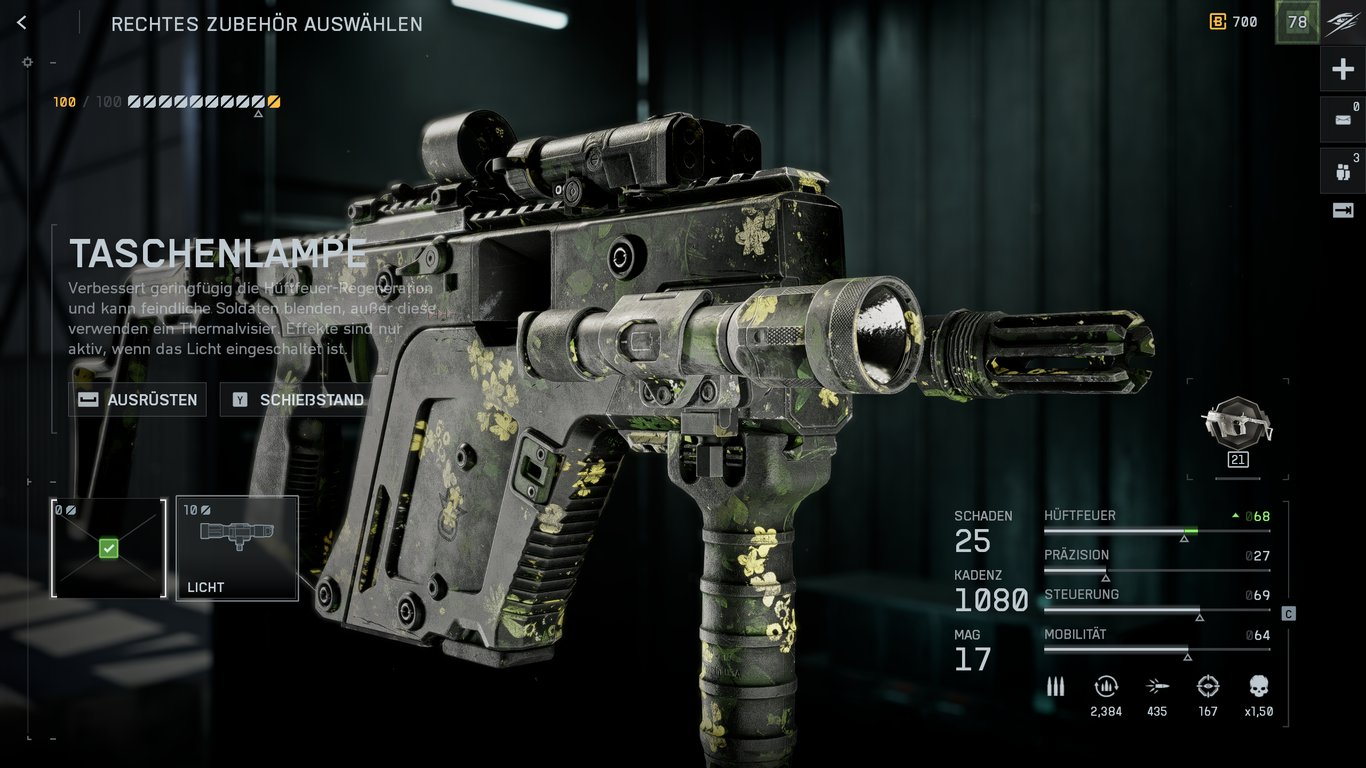
Task: Choose the Licht flashlight attachment tile
Action: 237,548
